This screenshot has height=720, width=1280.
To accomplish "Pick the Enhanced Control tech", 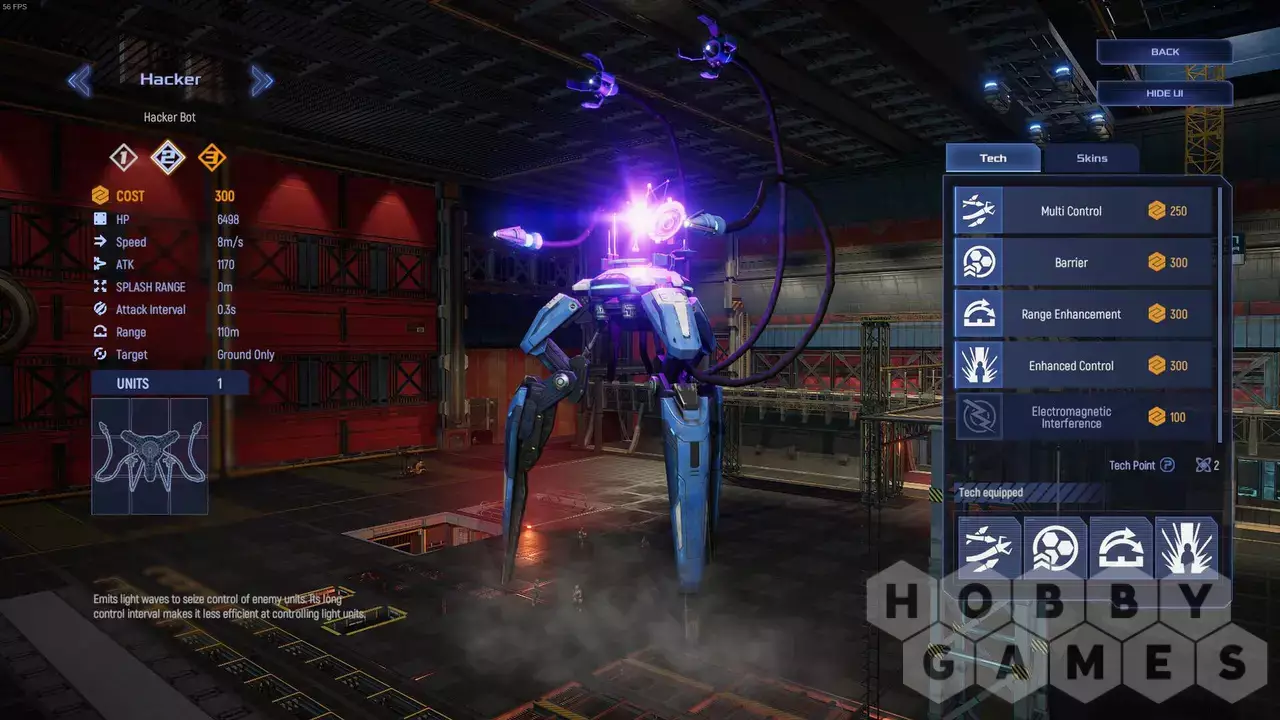I will pos(1084,366).
